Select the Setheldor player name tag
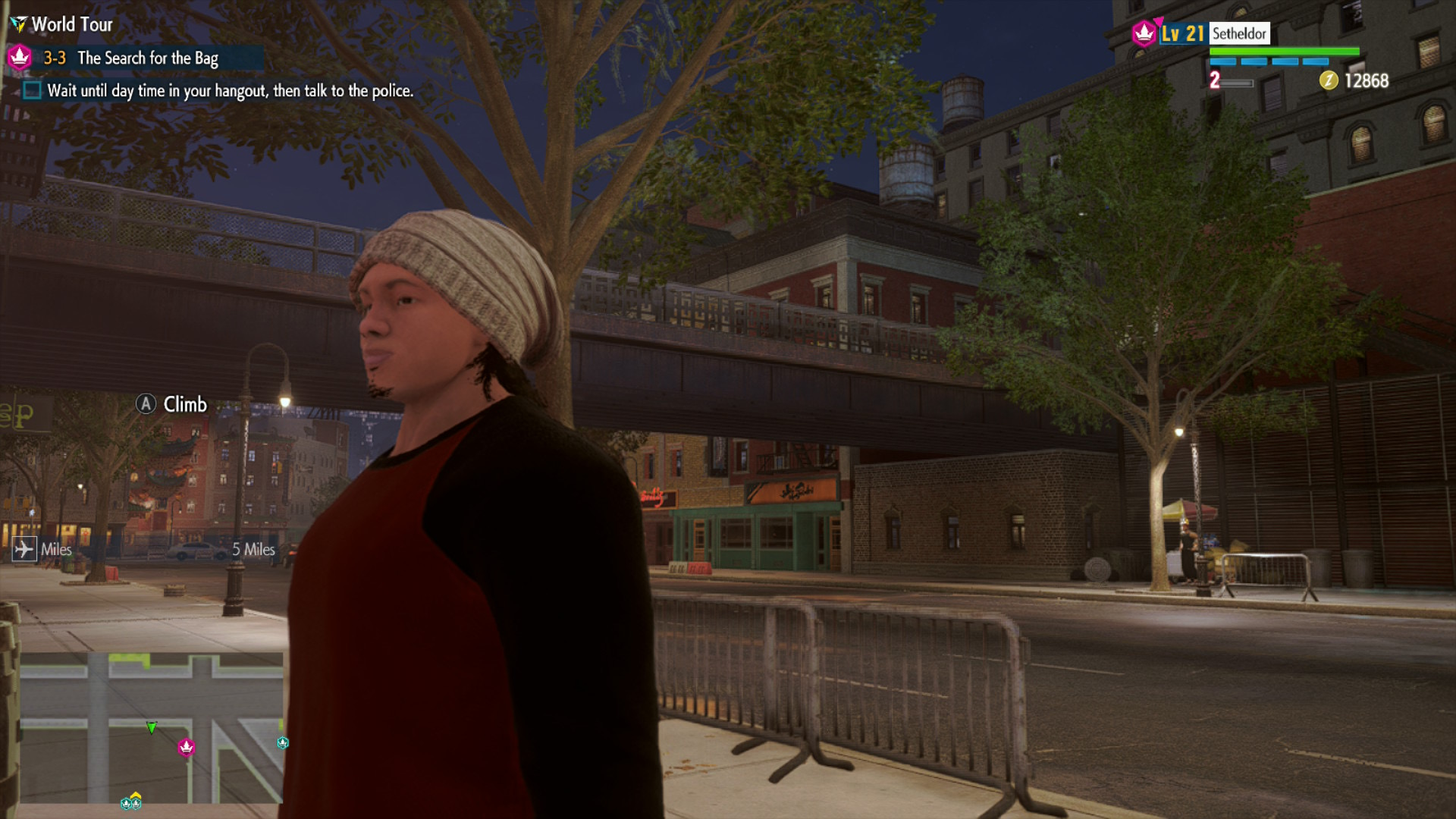 click(1239, 33)
